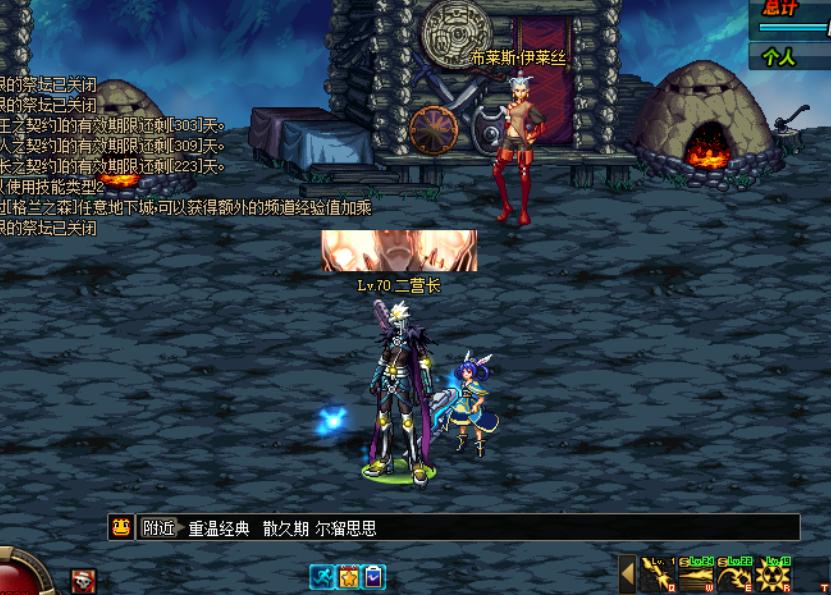Activate the Lv.1 skill on Q

657,575
